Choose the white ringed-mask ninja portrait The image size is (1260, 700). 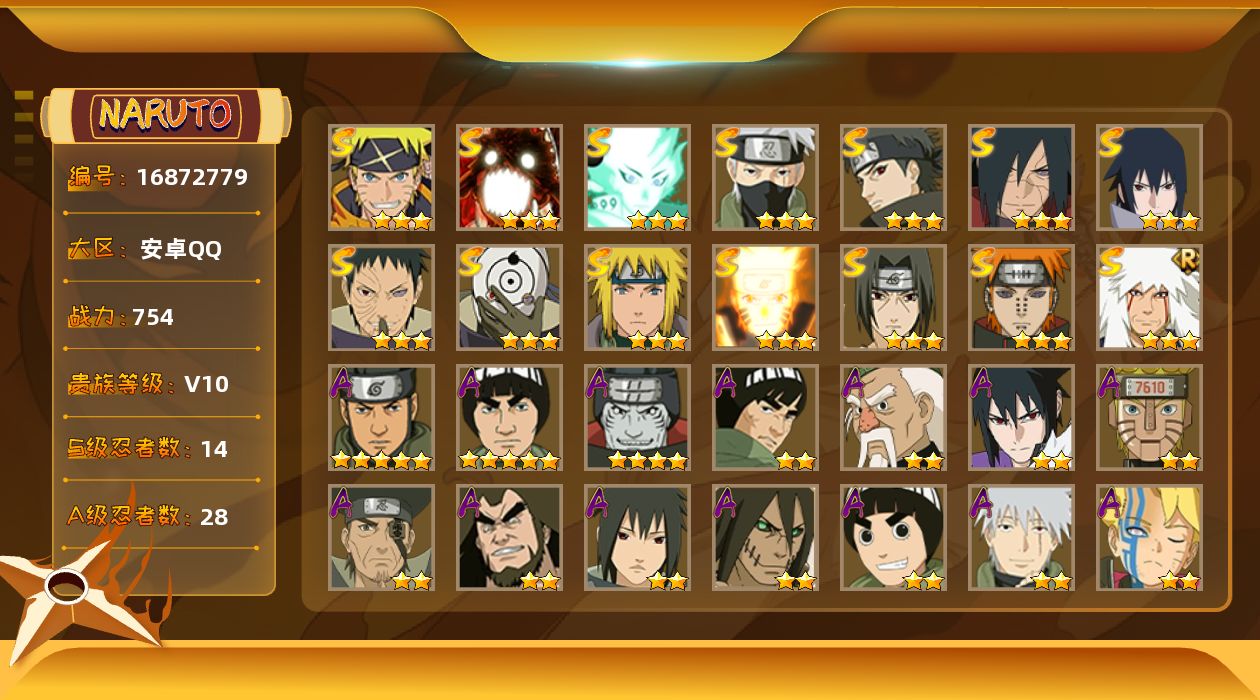pos(509,297)
